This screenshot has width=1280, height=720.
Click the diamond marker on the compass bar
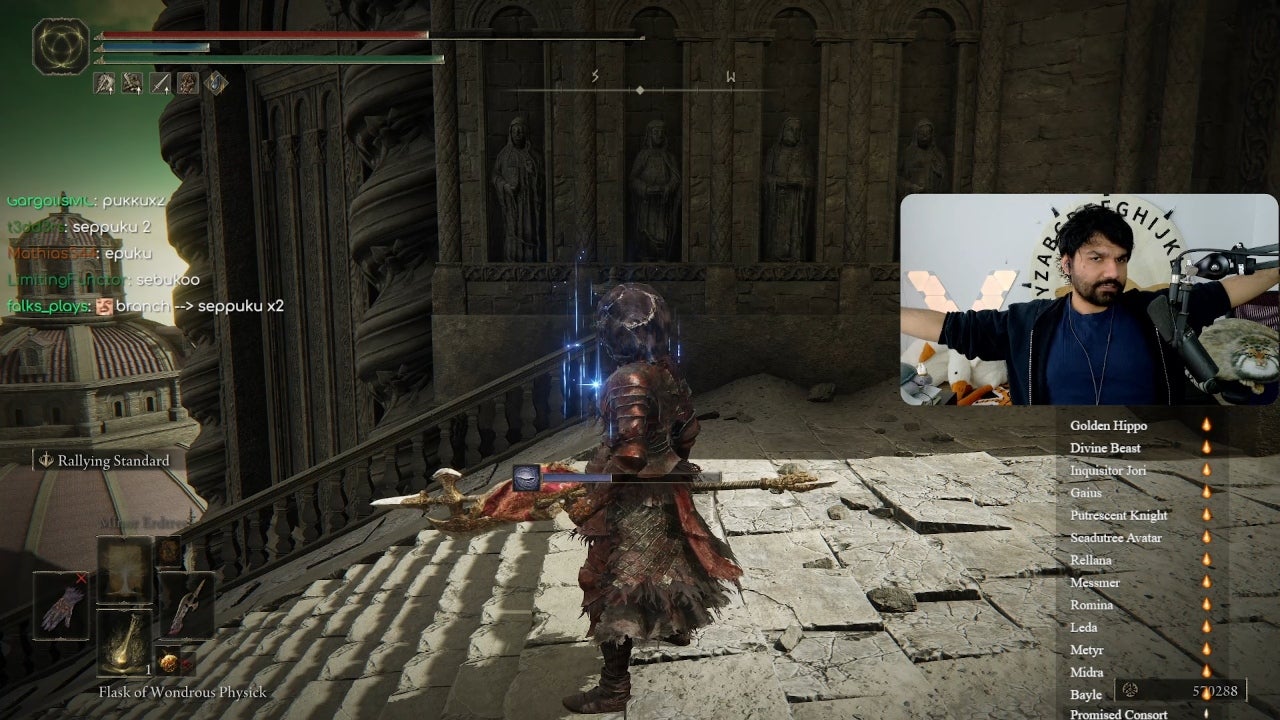(x=639, y=88)
